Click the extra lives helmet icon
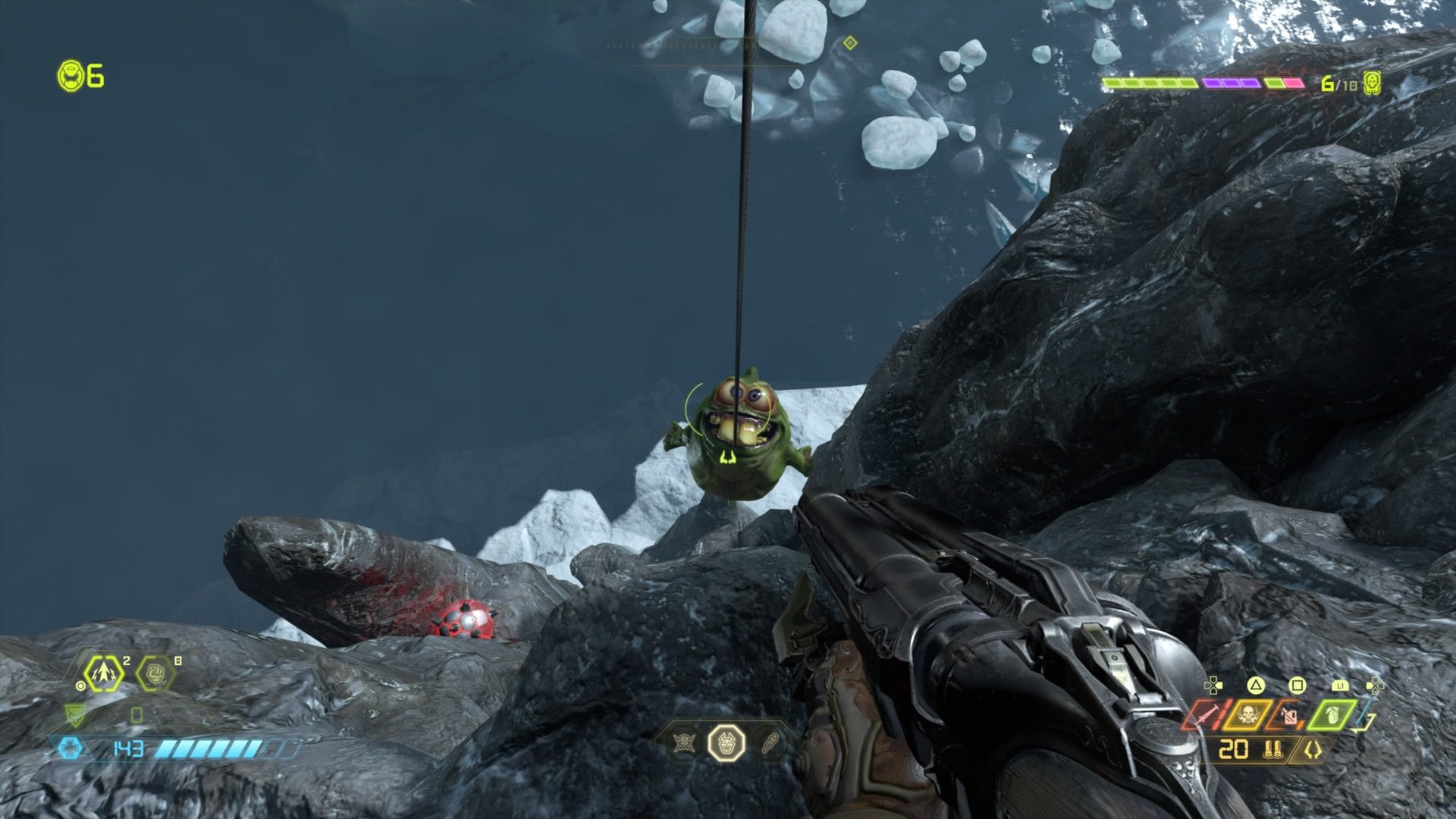The image size is (1456, 819). 71,76
